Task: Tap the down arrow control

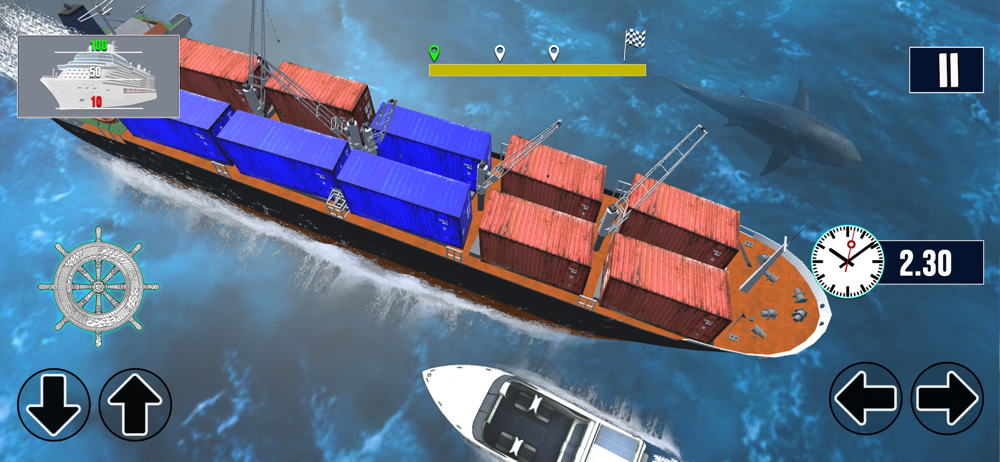Action: 54,405
